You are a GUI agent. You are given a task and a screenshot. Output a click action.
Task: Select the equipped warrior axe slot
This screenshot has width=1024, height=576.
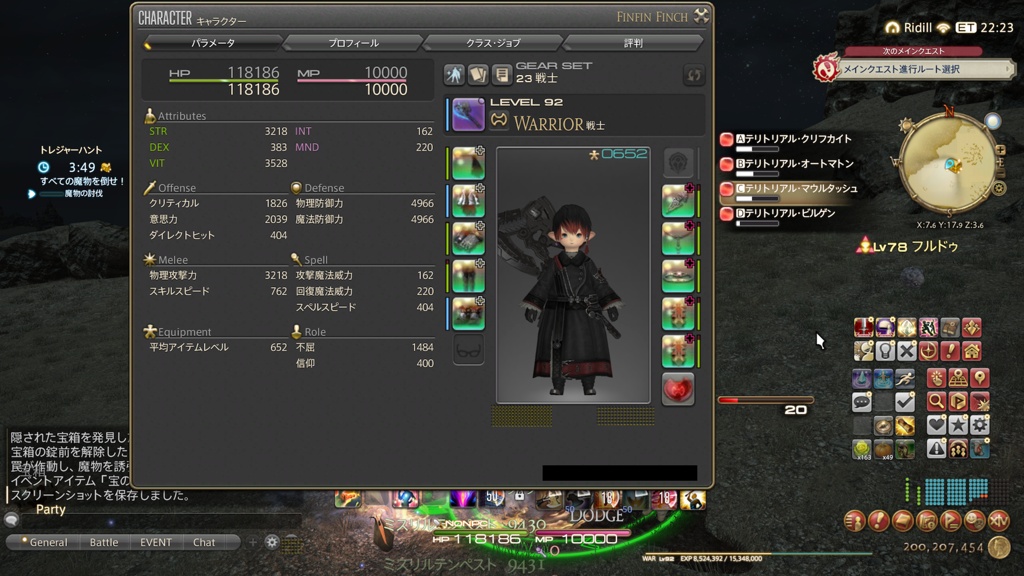click(468, 115)
